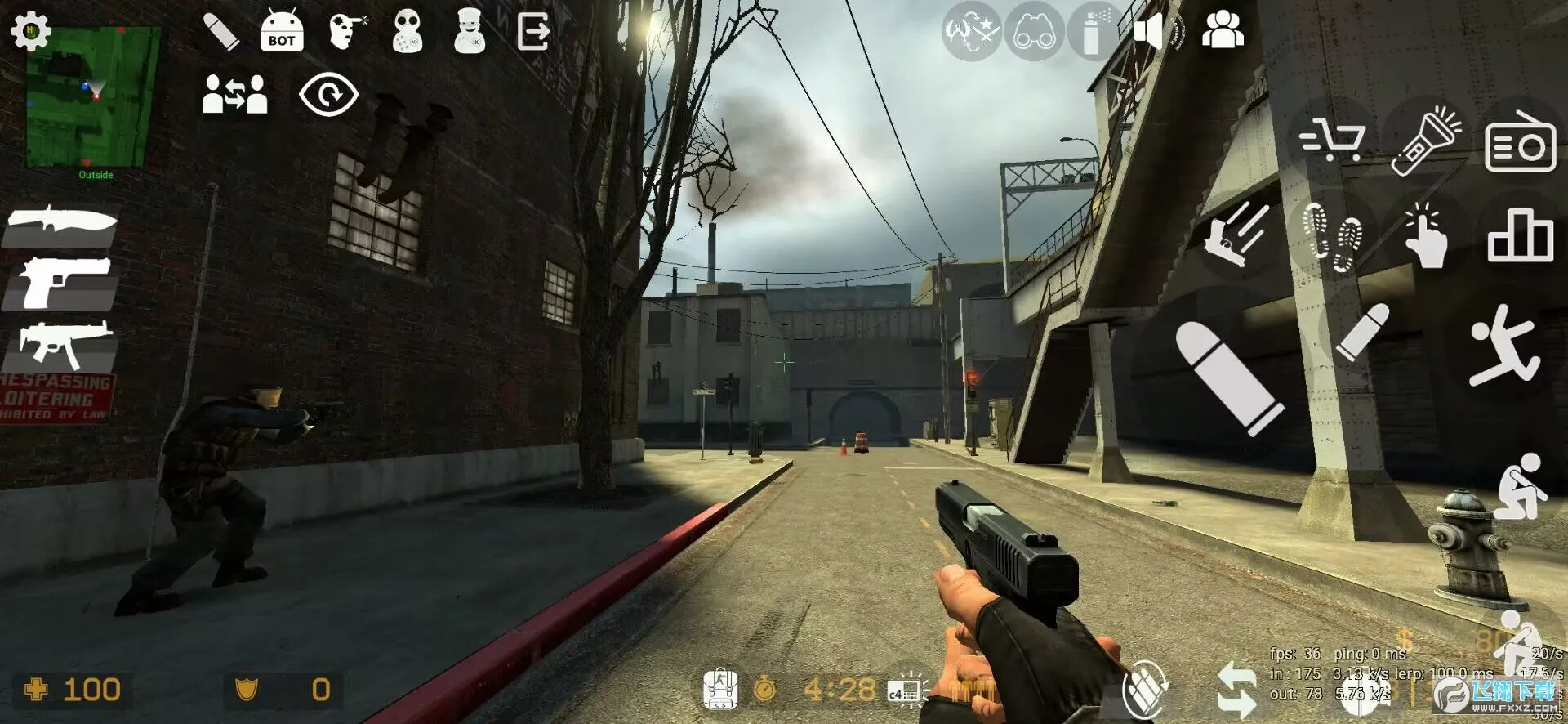Open the binoculars view button
1568x724 pixels.
click(1034, 33)
